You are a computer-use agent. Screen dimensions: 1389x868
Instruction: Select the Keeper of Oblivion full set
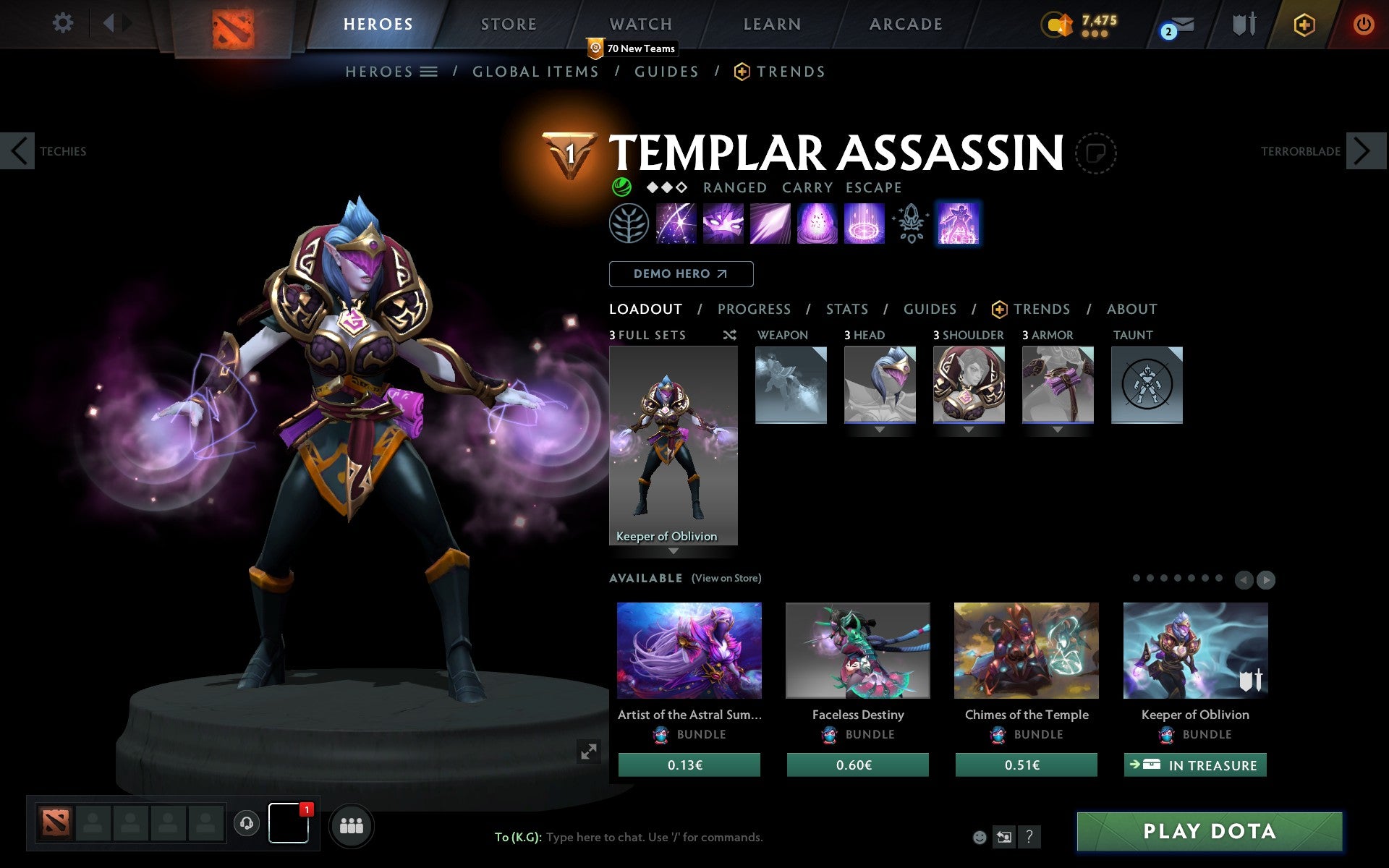(673, 446)
